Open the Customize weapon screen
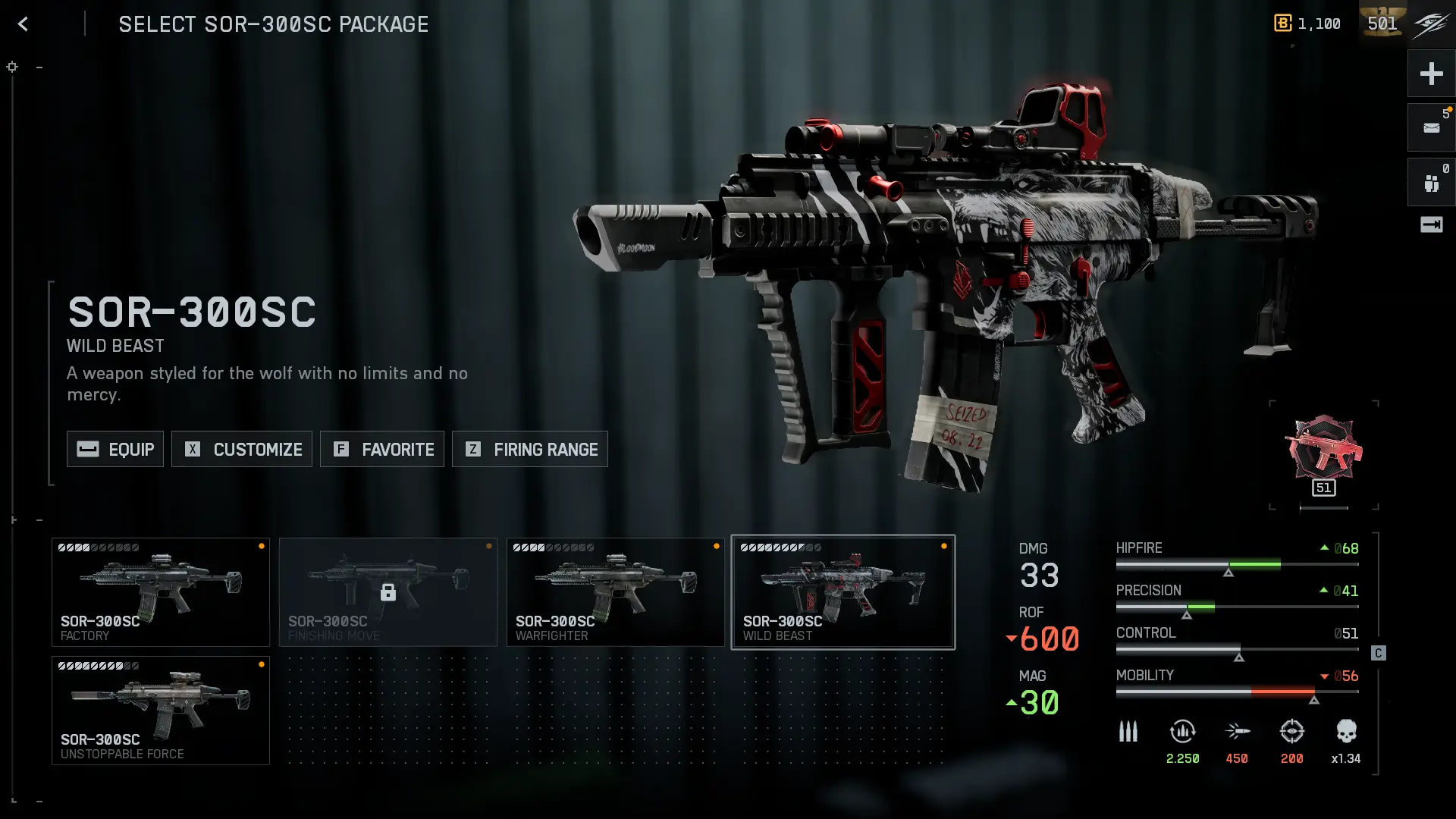 pos(242,449)
